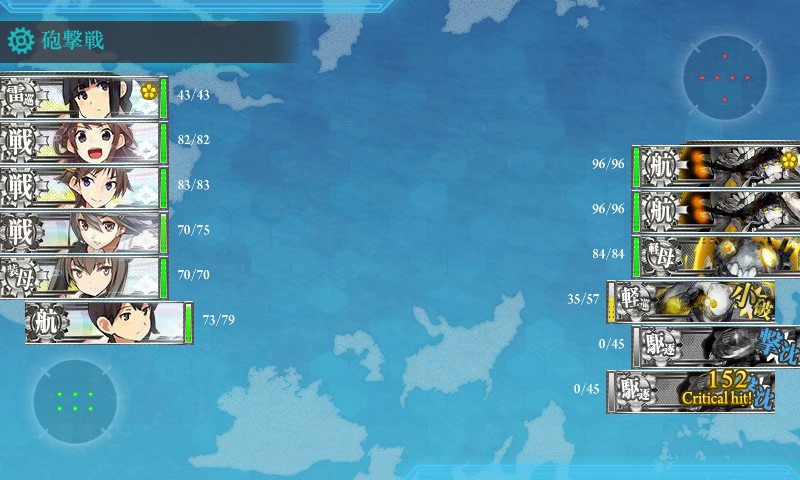Select the 雷巡 torpedo cruiser flagship card
The image size is (800, 480).
82,97
